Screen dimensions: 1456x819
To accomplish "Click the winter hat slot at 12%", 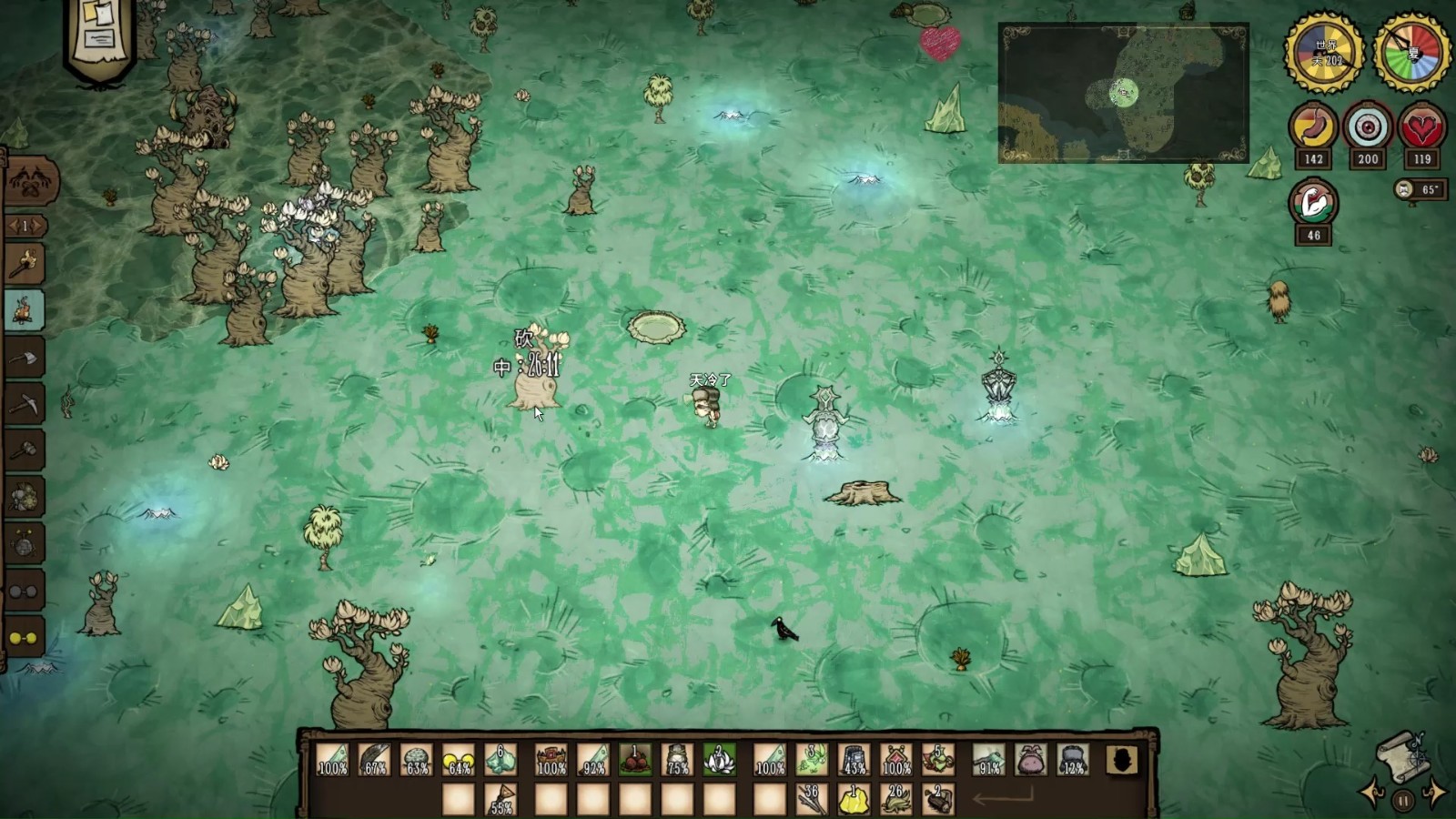I will (x=1074, y=759).
